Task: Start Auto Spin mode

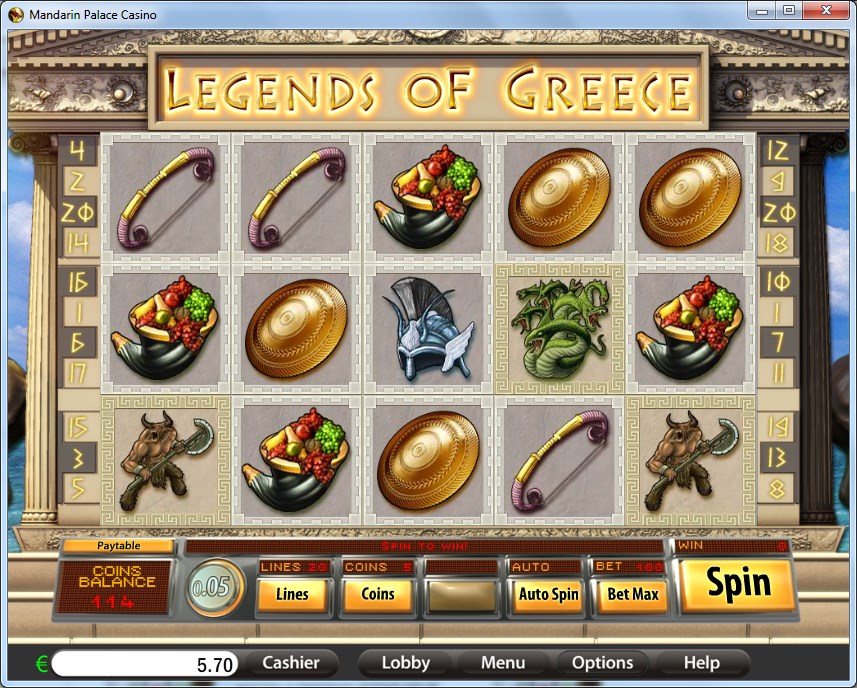Action: (548, 594)
